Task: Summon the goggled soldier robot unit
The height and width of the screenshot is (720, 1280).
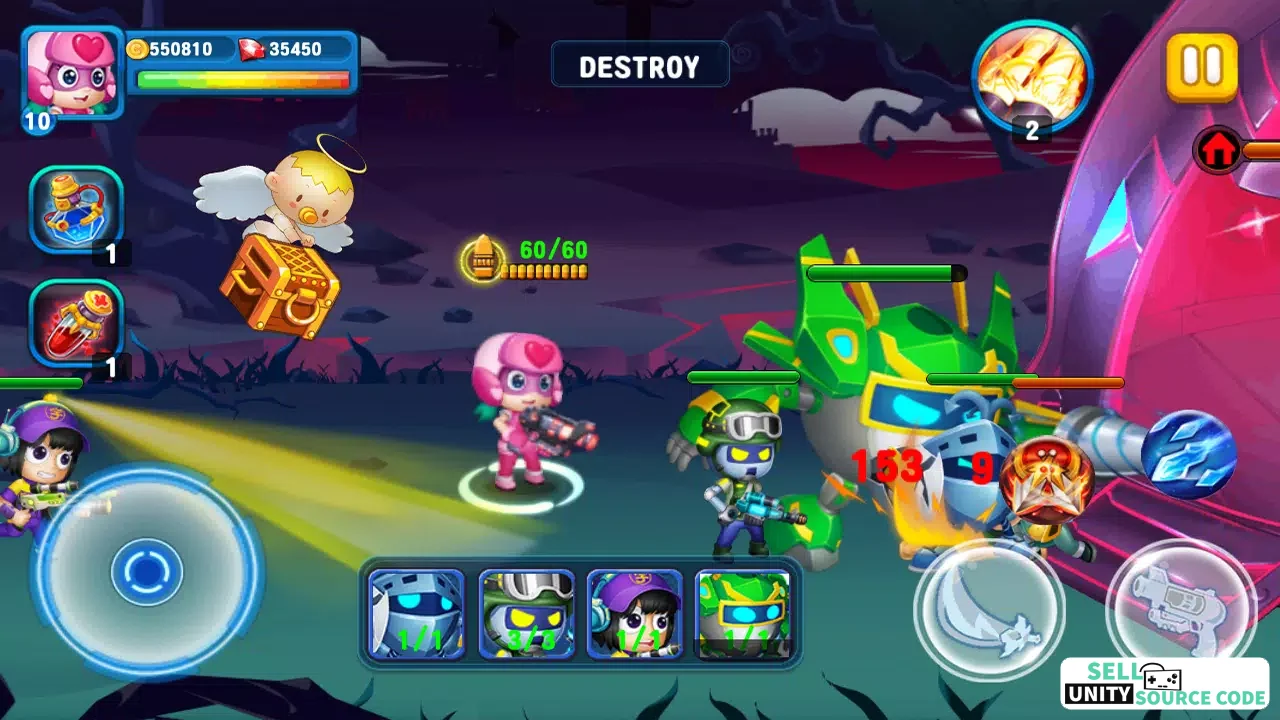Action: (x=526, y=613)
